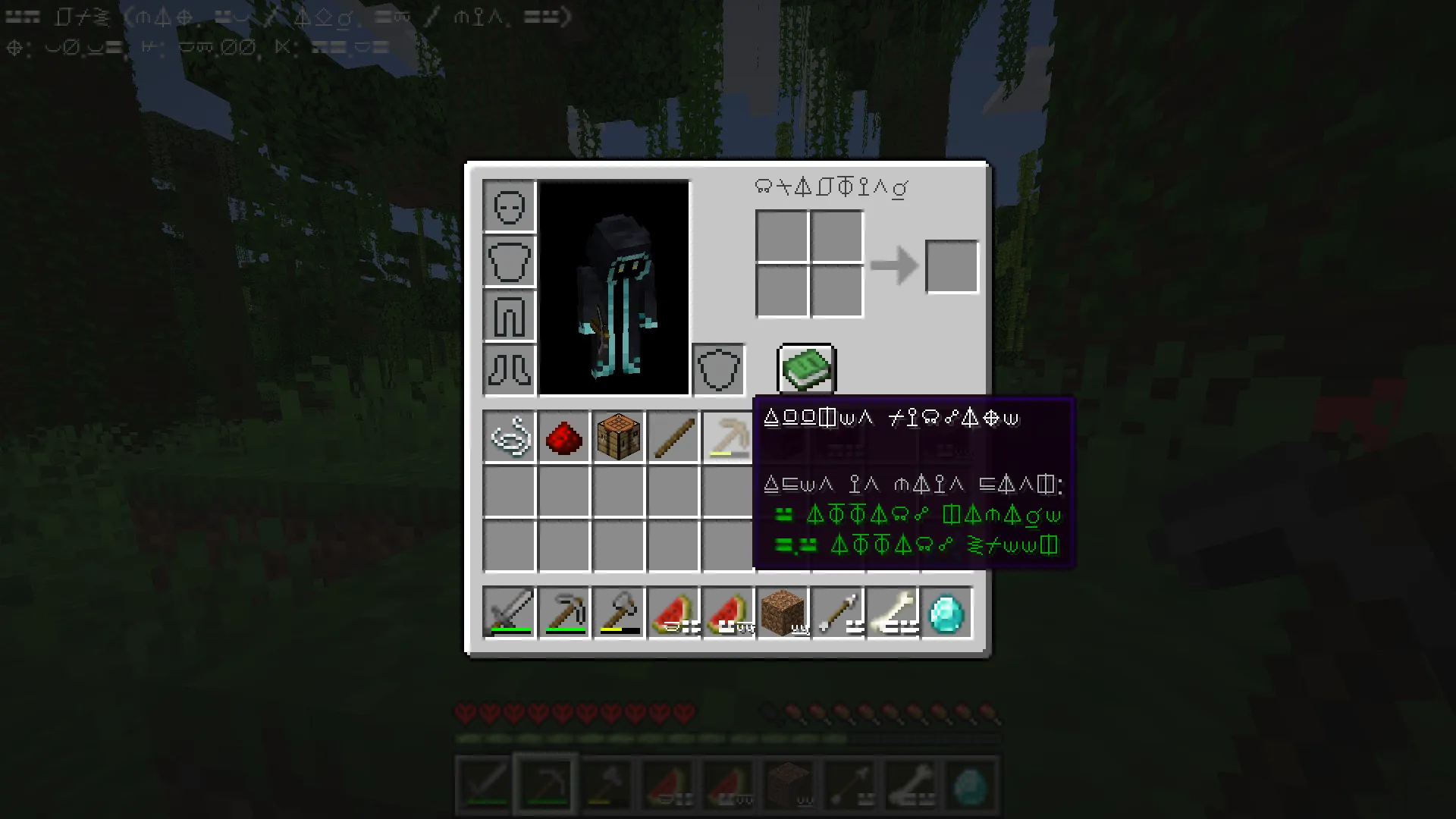Click the offhand shield slot

point(717,370)
